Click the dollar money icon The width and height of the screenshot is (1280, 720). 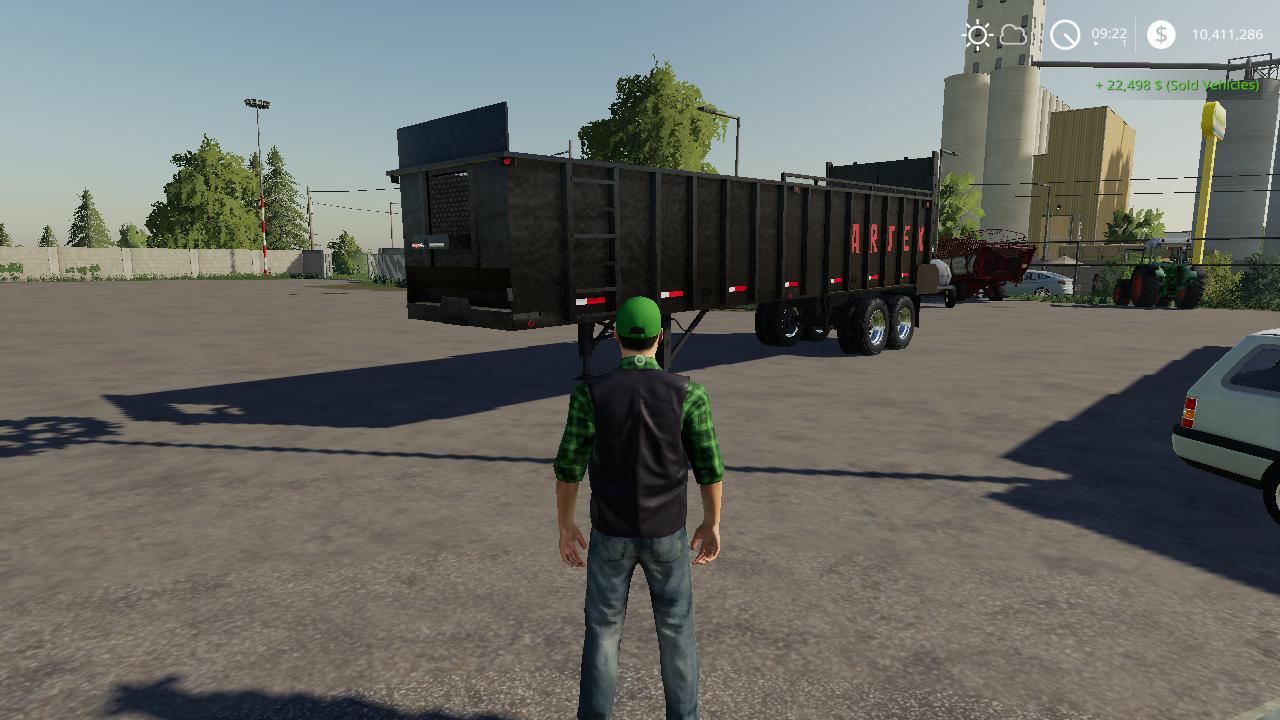[1160, 35]
